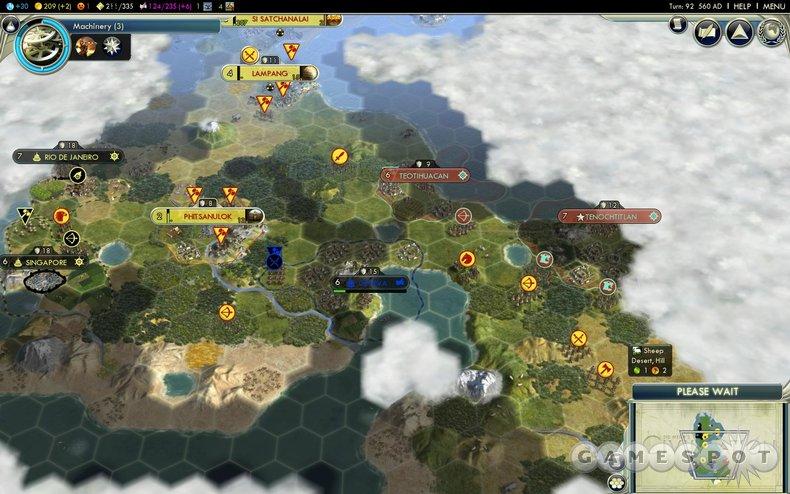This screenshot has height=494, width=790.
Task: Open the social policies triangle button
Action: pos(740,33)
